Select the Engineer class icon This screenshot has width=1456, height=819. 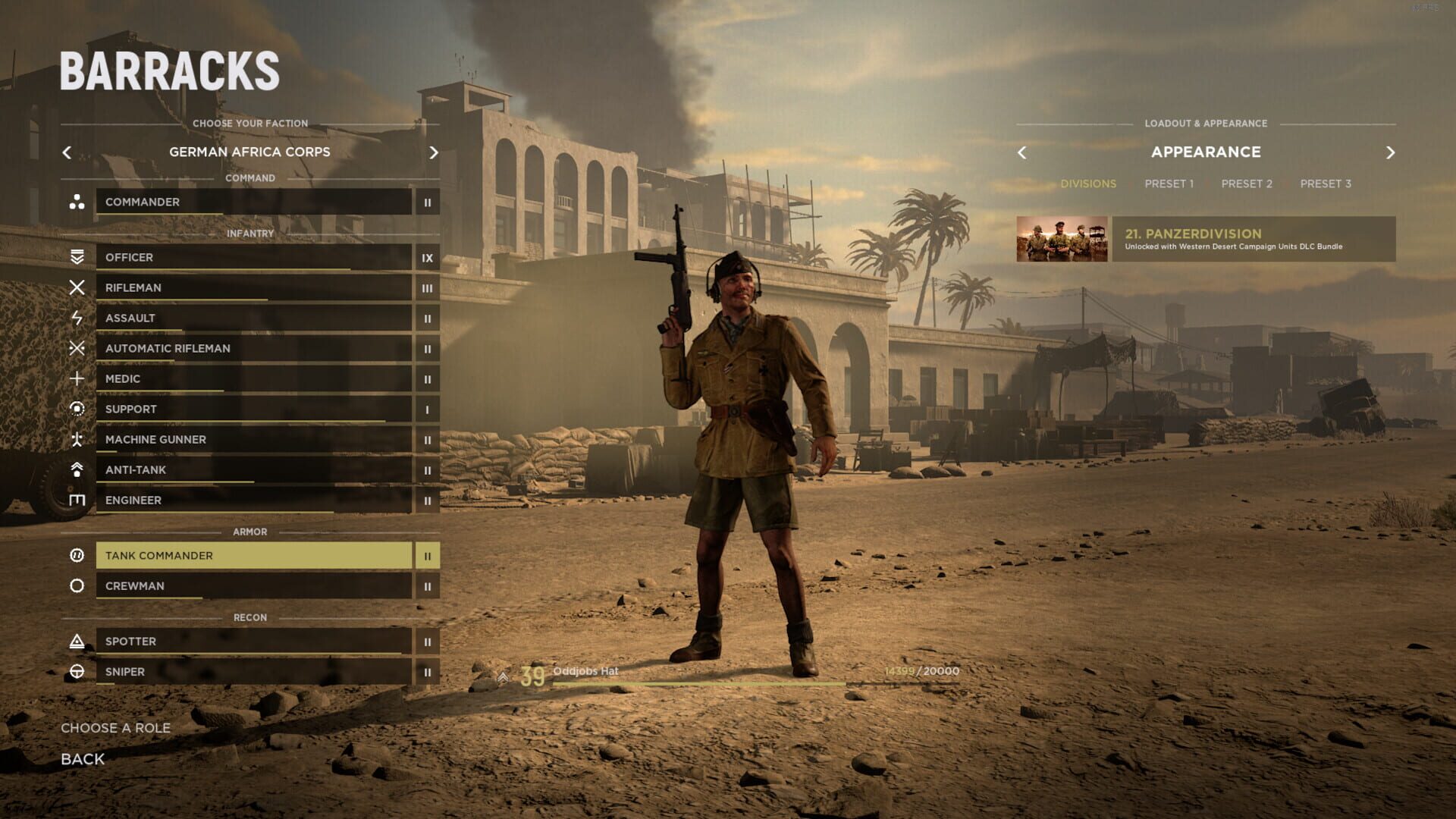pyautogui.click(x=78, y=500)
